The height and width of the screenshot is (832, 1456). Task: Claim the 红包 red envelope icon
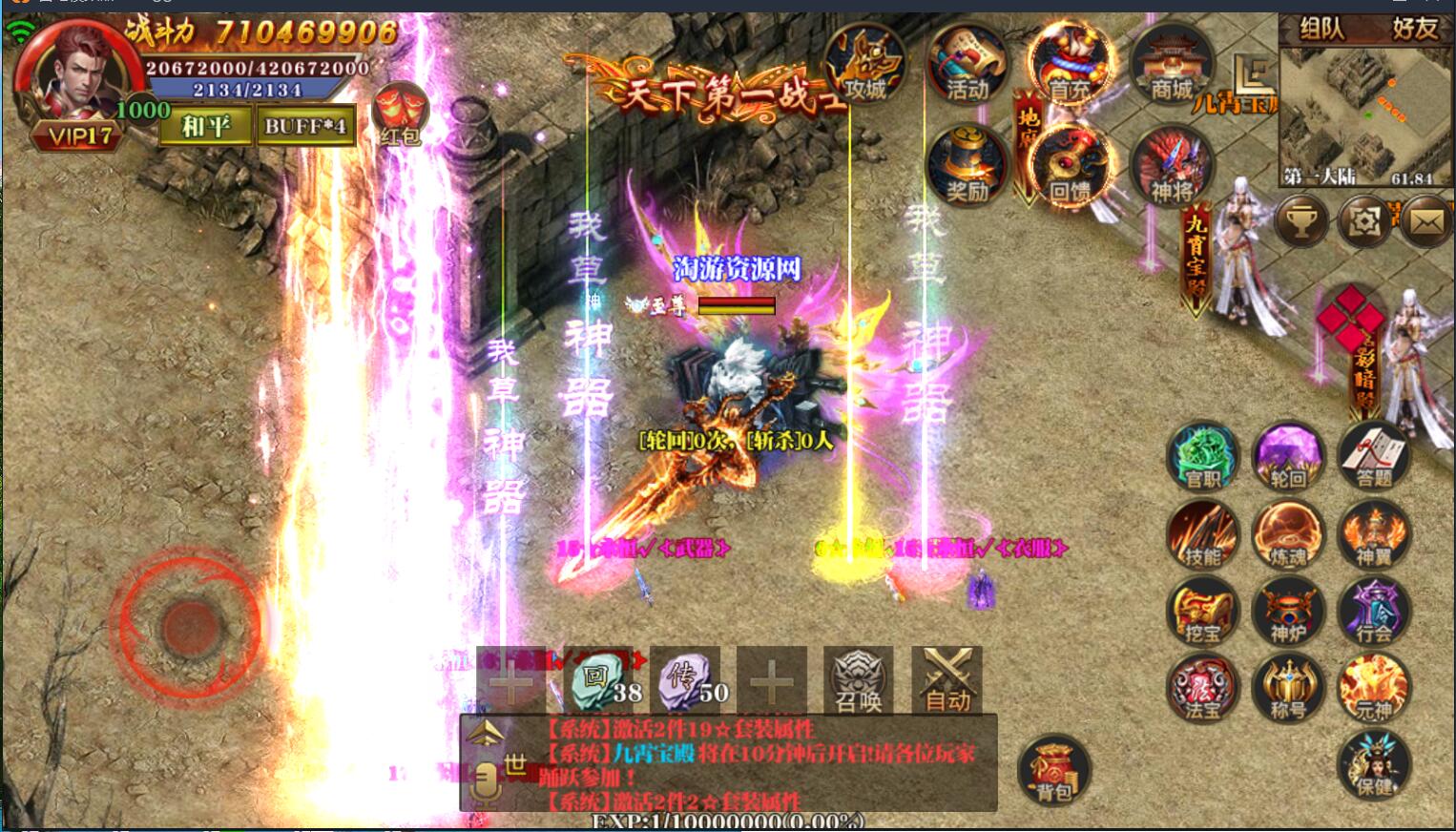click(400, 114)
